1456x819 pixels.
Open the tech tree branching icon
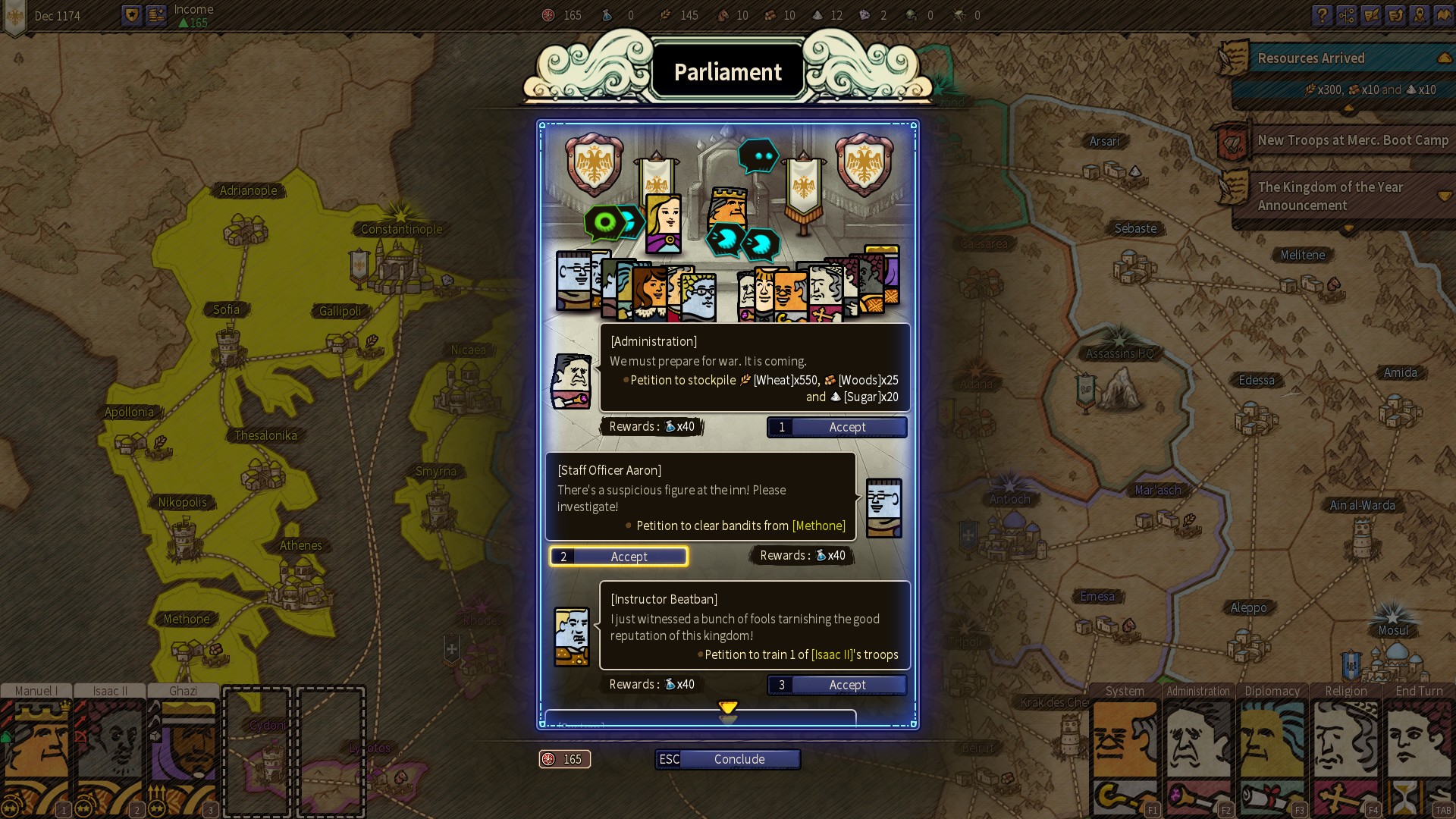click(1347, 15)
